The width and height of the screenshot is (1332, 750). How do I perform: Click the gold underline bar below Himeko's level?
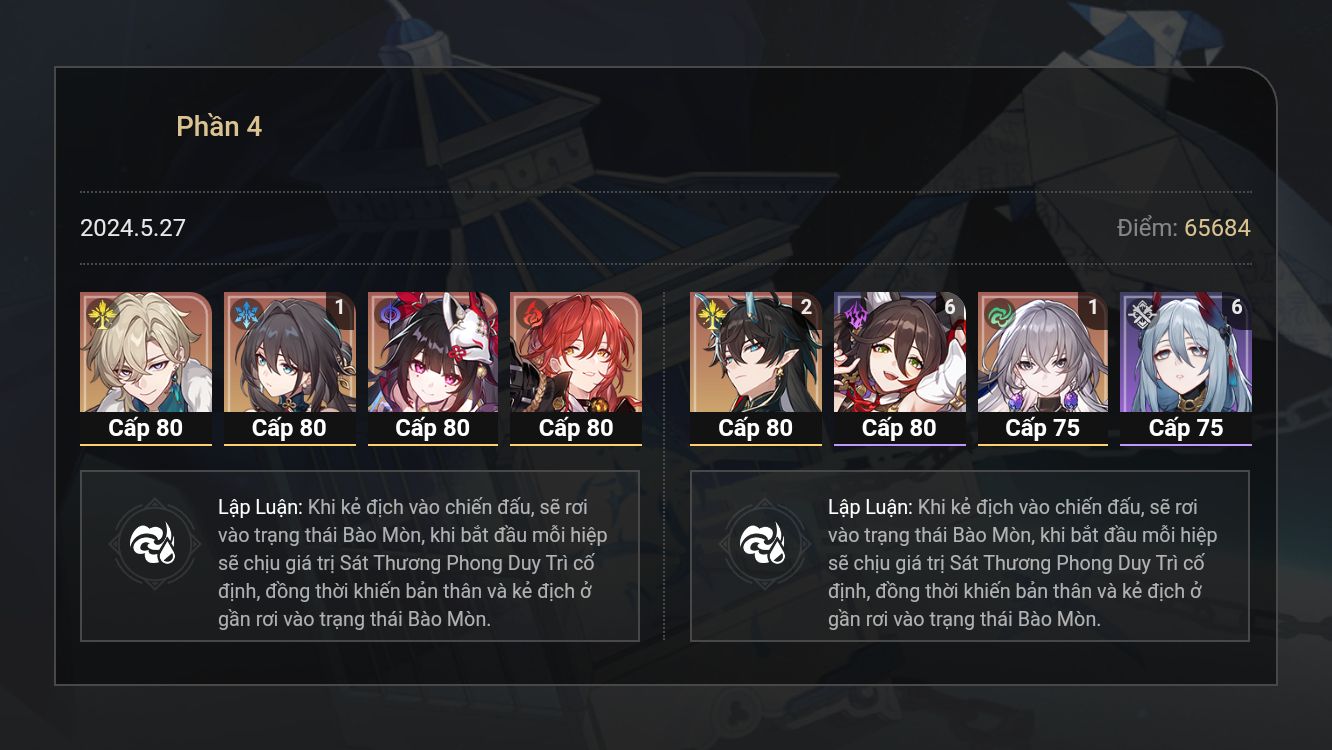pos(576,447)
